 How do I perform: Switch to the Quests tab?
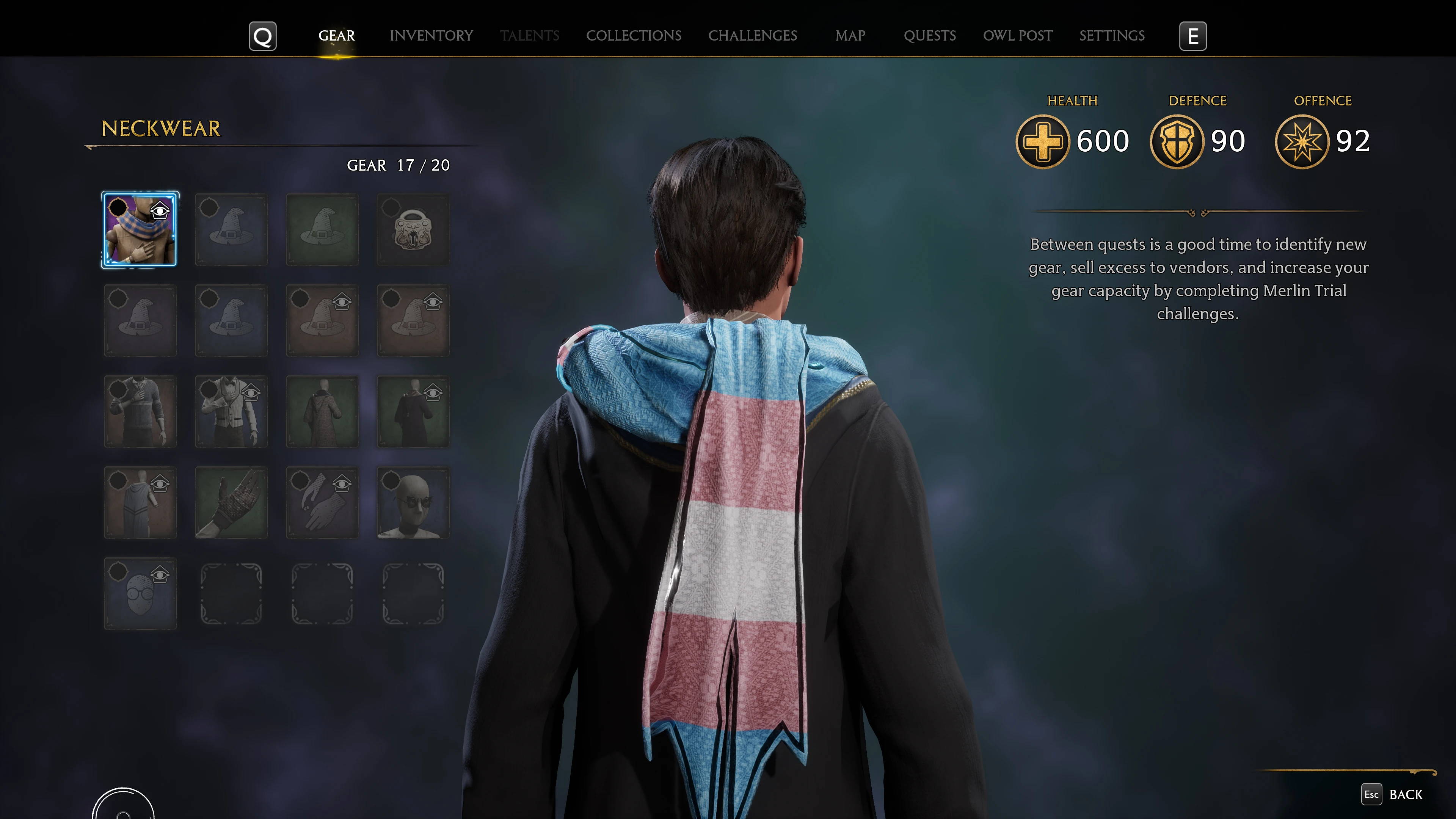point(929,36)
